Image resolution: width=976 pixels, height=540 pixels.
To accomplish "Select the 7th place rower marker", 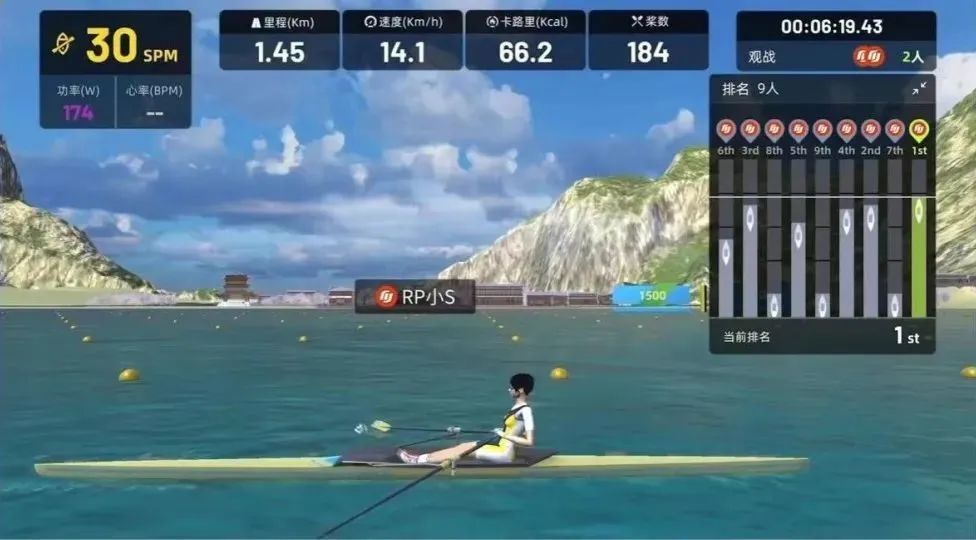I will click(895, 130).
